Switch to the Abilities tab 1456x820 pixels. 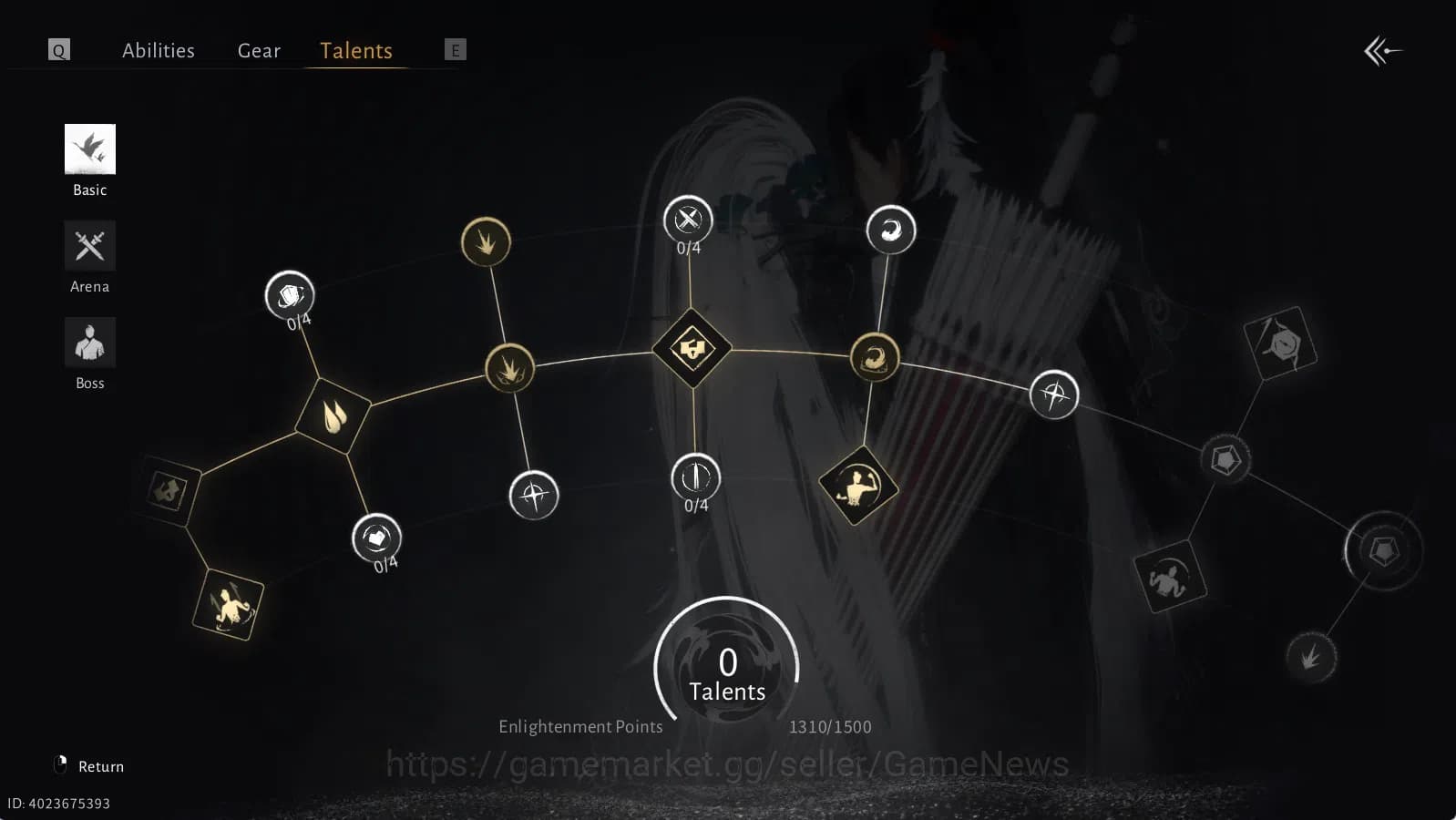point(159,50)
